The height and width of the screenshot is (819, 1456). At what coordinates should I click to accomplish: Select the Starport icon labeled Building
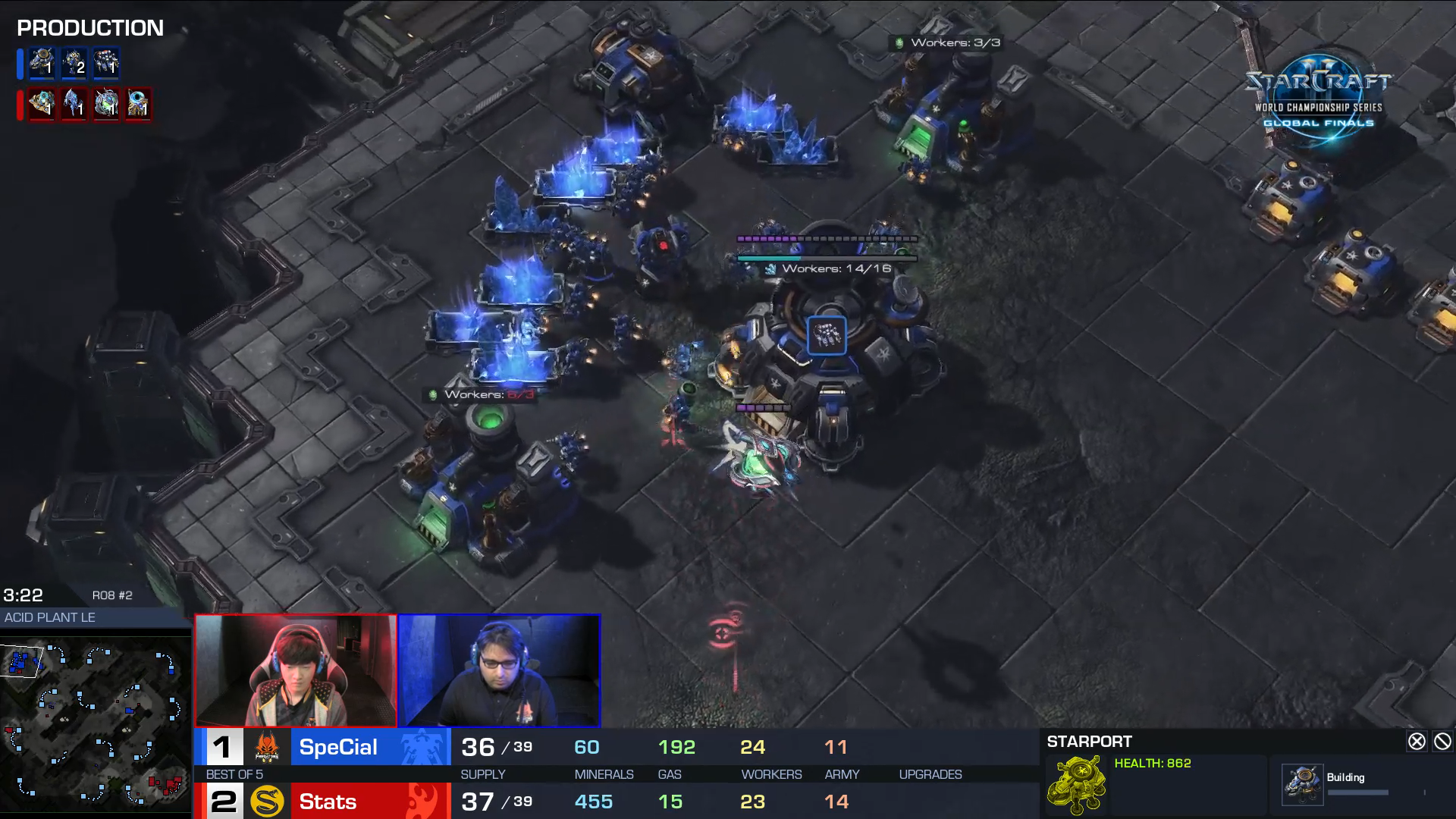[x=1302, y=784]
